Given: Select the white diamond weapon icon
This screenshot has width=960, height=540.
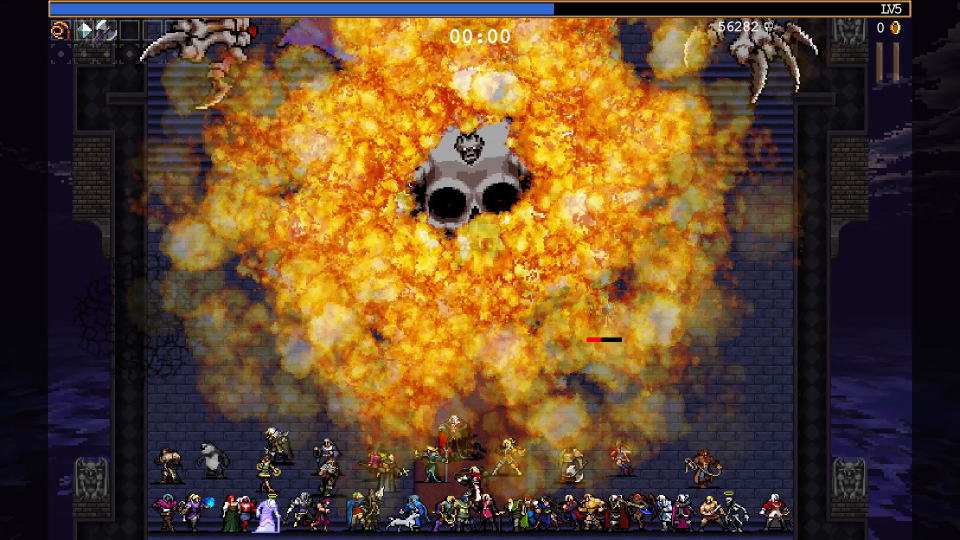Looking at the screenshot, I should click(x=85, y=30).
